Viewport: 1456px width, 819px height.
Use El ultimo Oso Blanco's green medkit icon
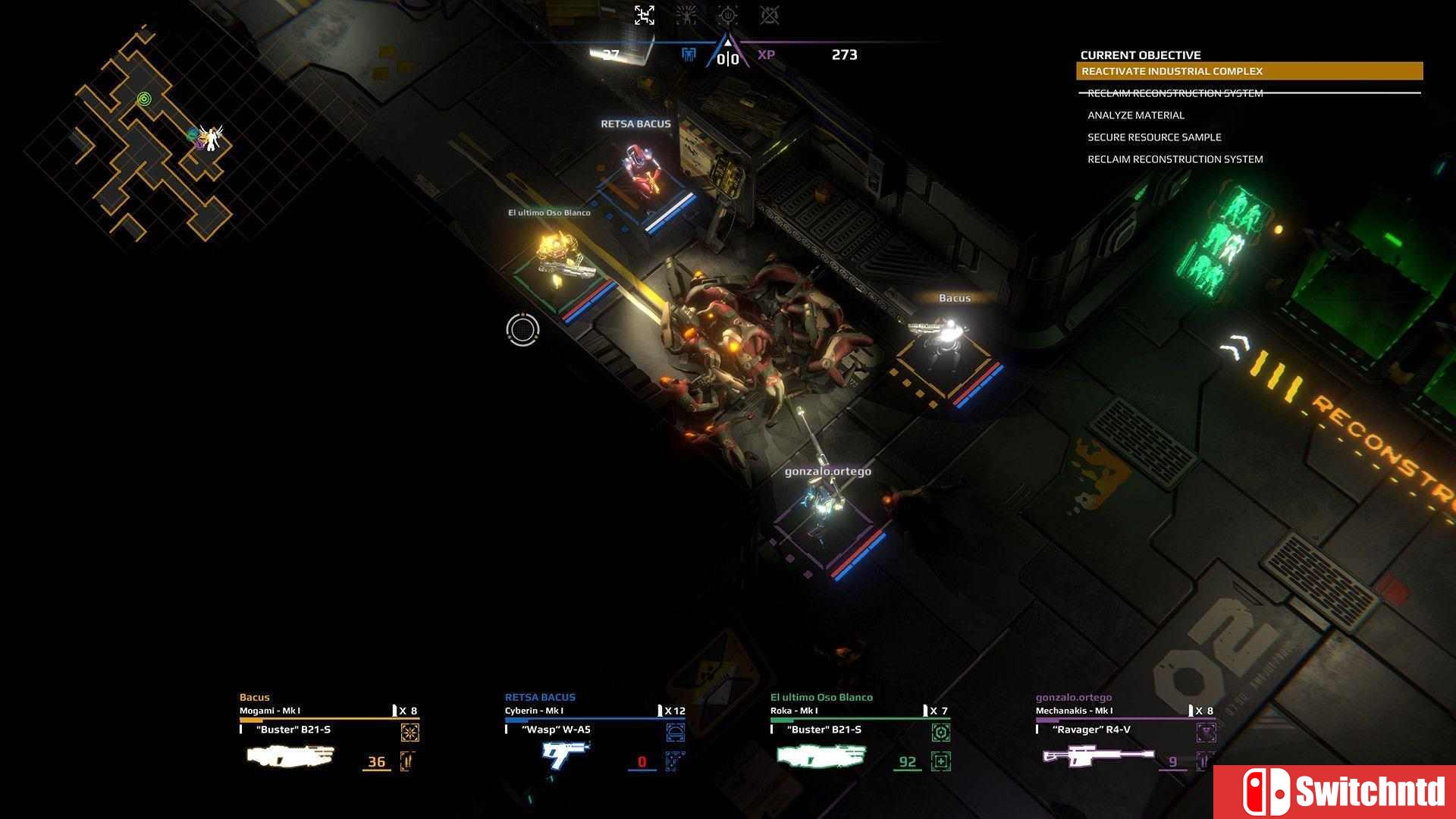(941, 761)
